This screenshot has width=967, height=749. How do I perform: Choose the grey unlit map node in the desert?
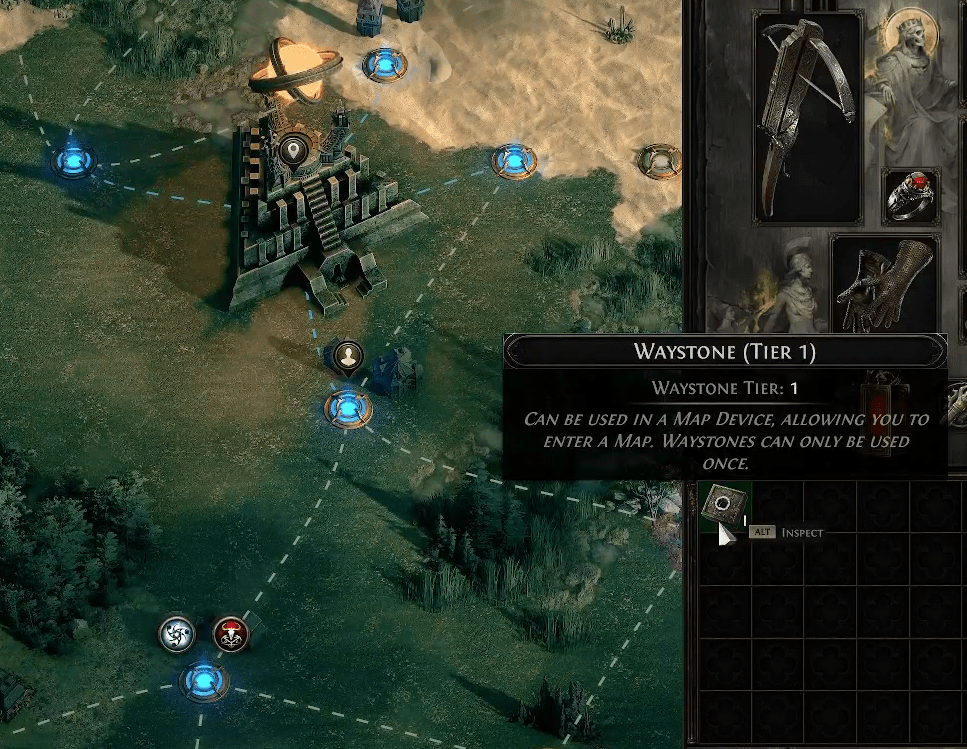click(x=659, y=159)
